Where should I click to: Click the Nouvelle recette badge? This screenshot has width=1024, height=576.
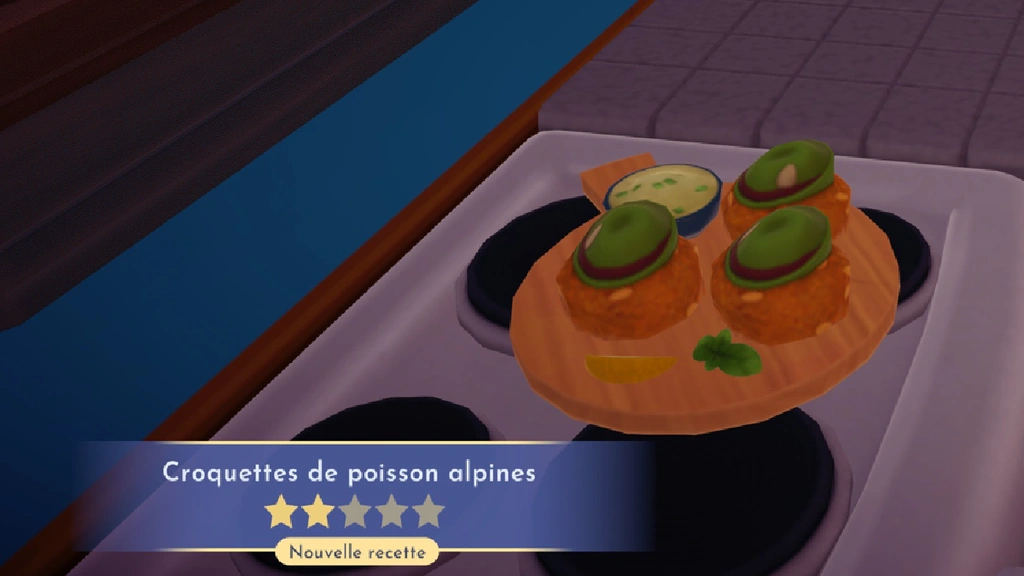356,551
